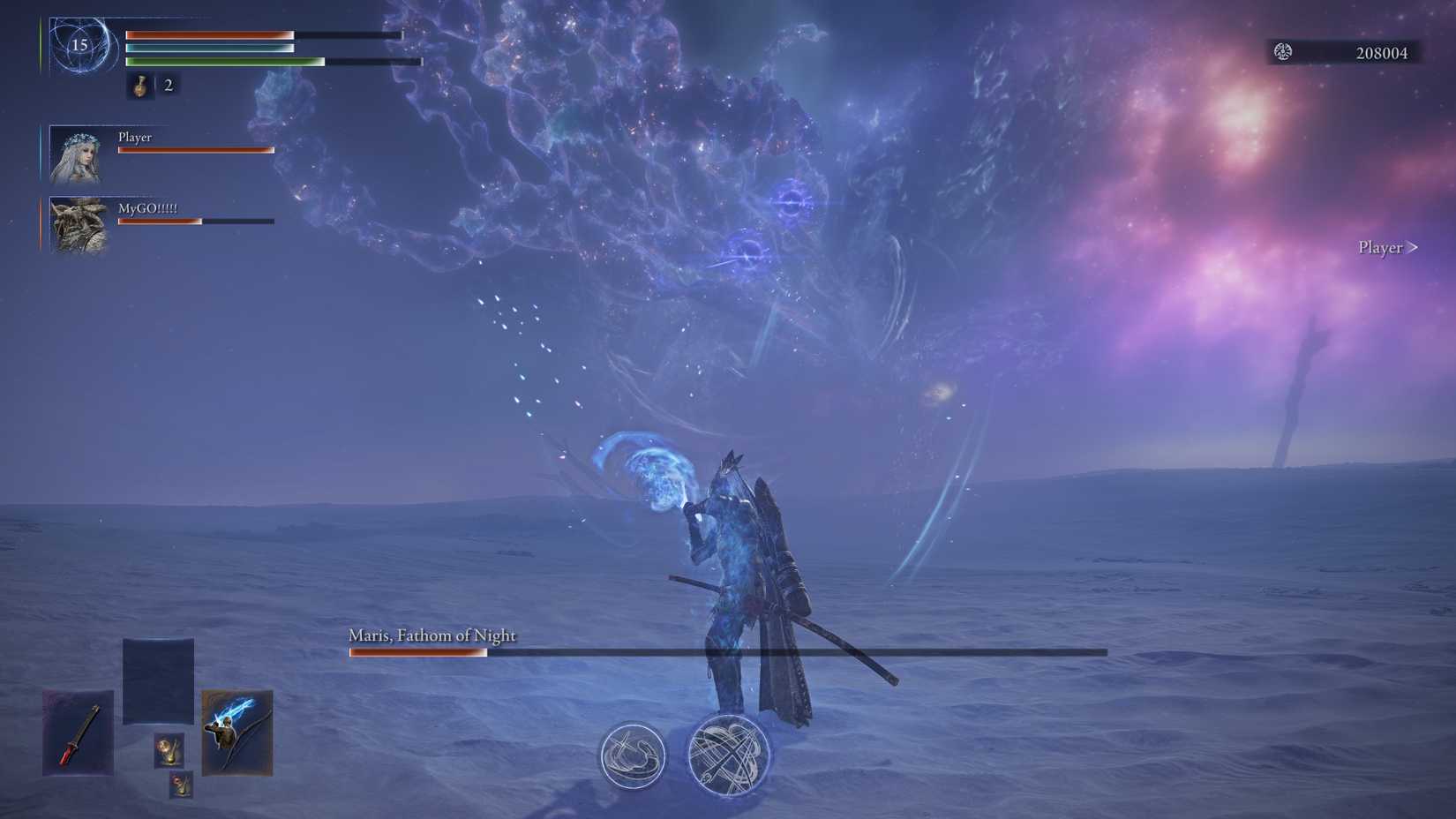Expand the flask count indicator showing 2
The image size is (1456, 819).
pyautogui.click(x=169, y=86)
